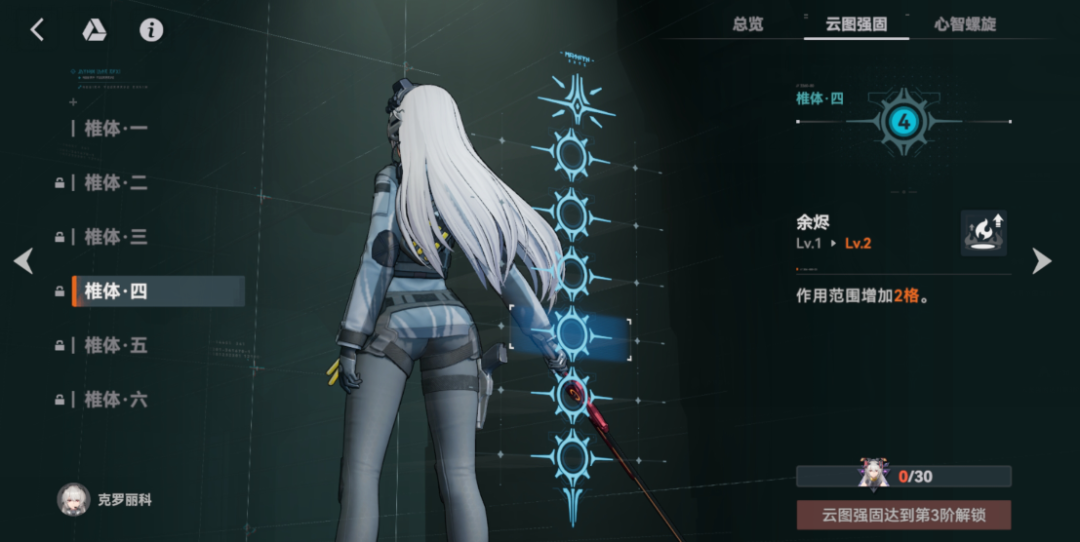Choose the locked 椎体·六 entry

[116, 399]
